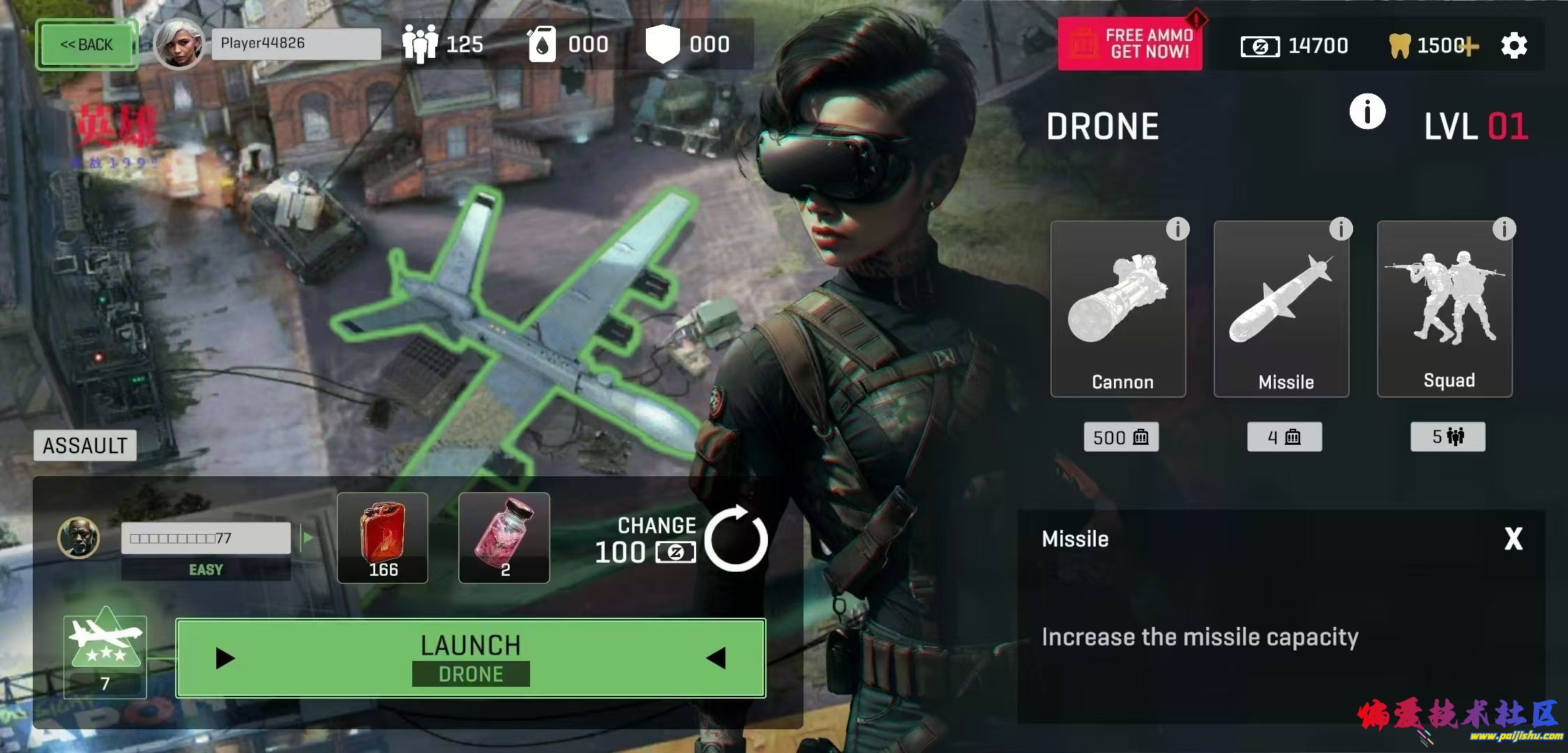Edit the Player44826 name field

(296, 44)
